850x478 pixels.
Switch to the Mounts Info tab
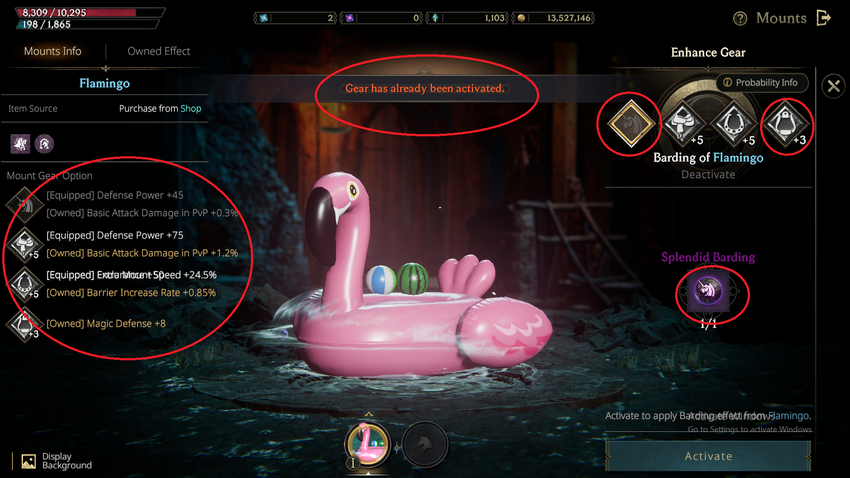(x=53, y=51)
